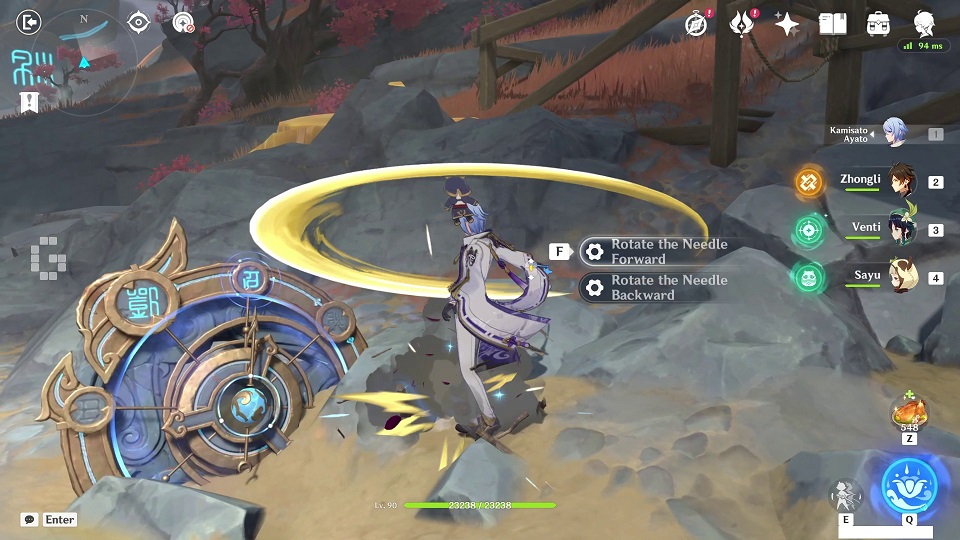960x540 pixels.
Task: Open the flame-shaped icon with red alert
Action: [742, 24]
